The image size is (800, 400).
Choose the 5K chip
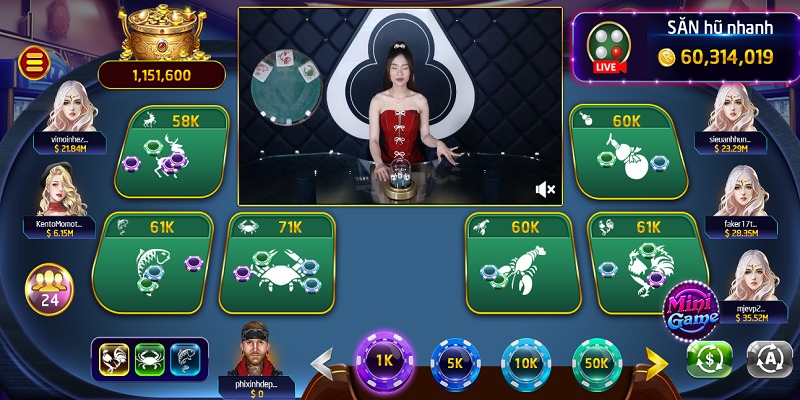pyautogui.click(x=455, y=364)
